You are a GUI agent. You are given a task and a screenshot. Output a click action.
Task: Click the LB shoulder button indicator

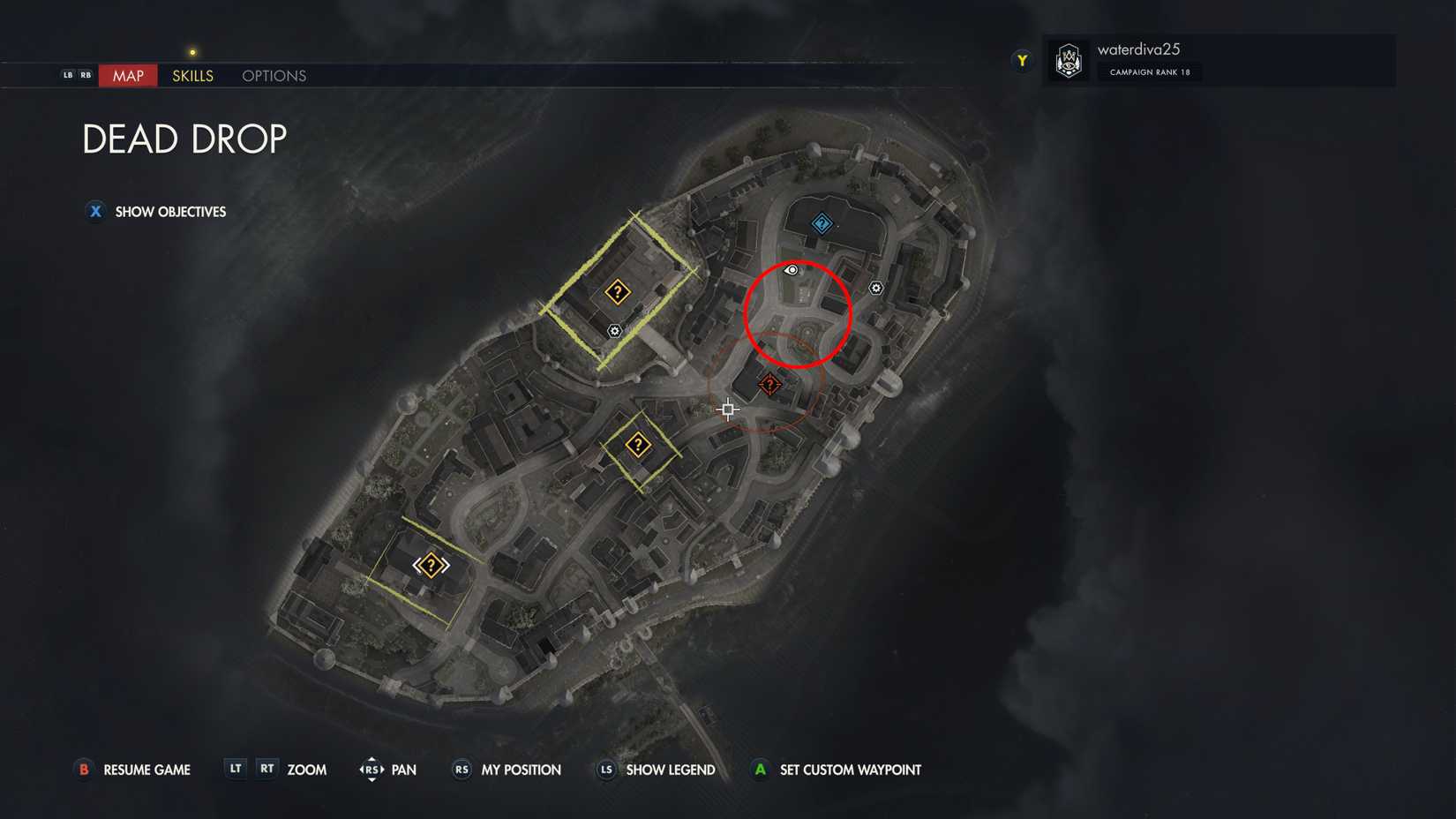click(66, 75)
